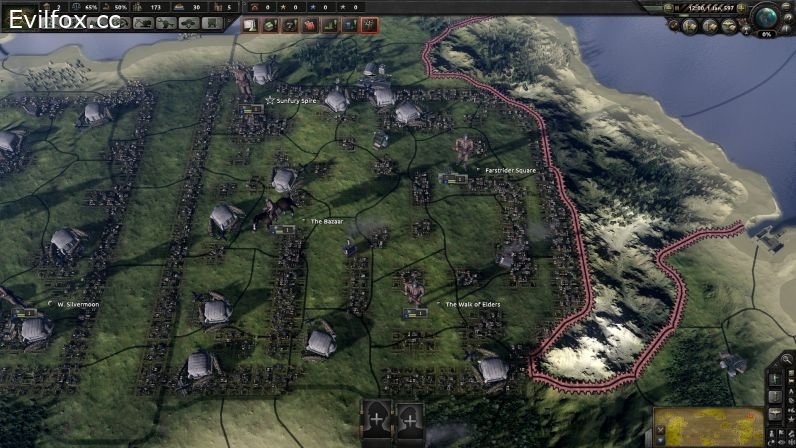Select the red-highlighted rightmost top bar tab
796x448 pixels.
[369, 25]
